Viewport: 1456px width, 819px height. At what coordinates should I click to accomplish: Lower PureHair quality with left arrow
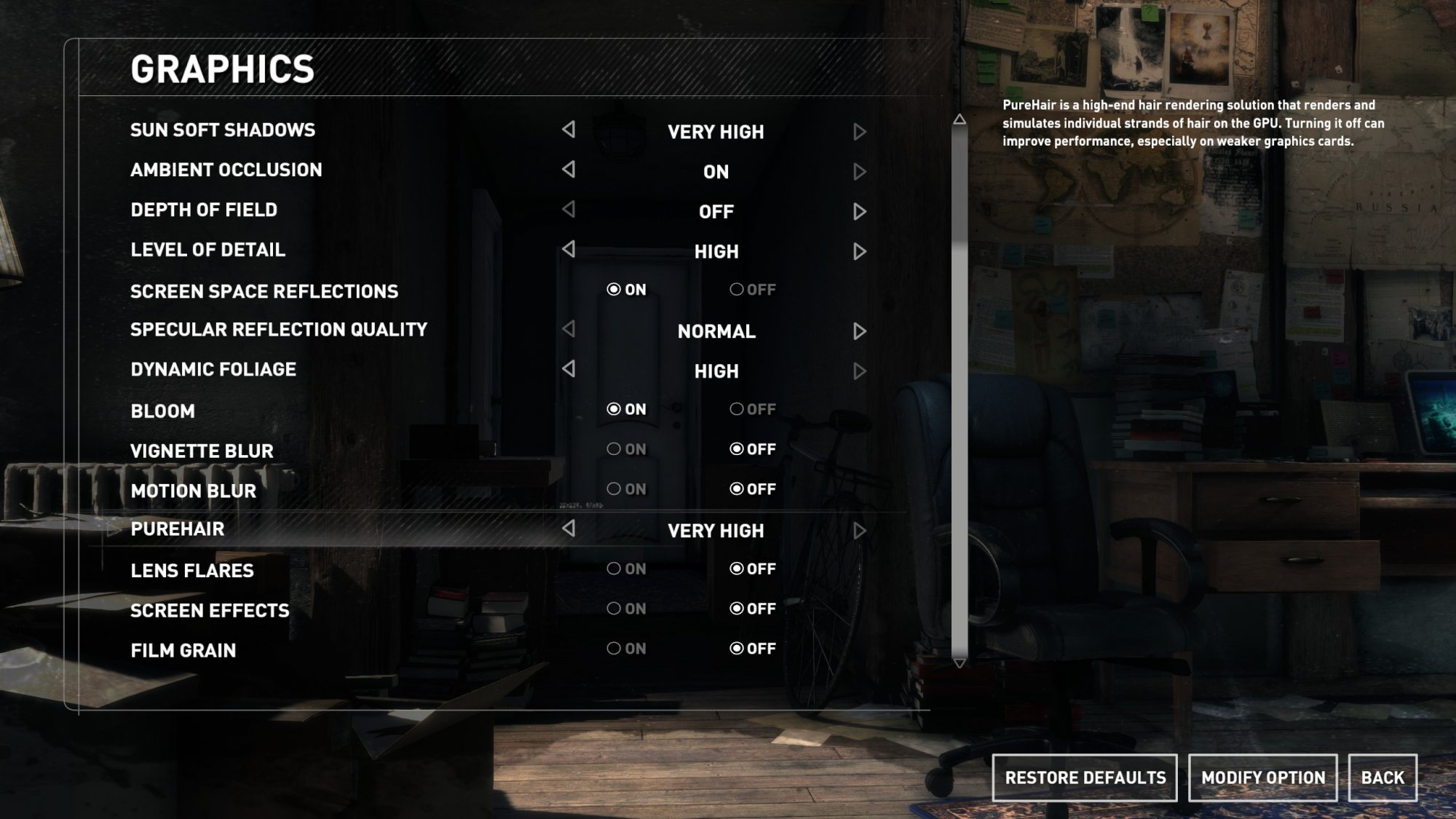(569, 529)
